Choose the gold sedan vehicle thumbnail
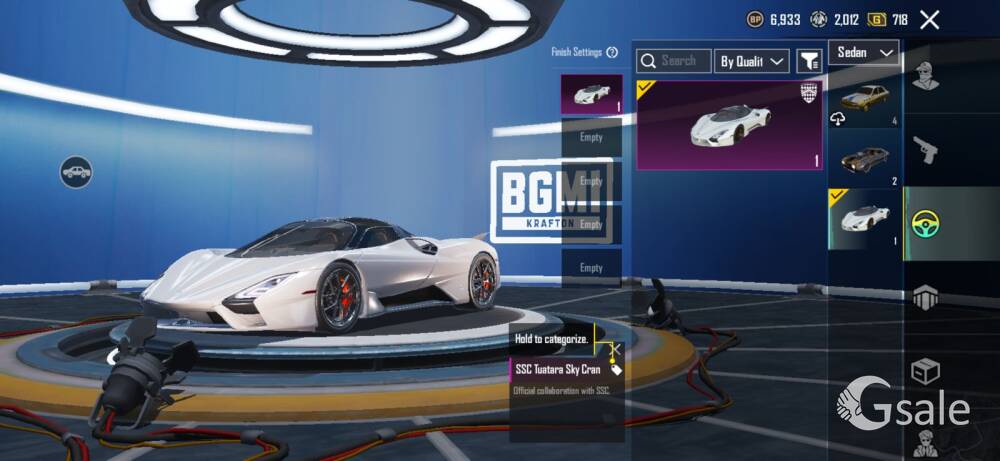Image resolution: width=1000 pixels, height=461 pixels. (x=864, y=100)
